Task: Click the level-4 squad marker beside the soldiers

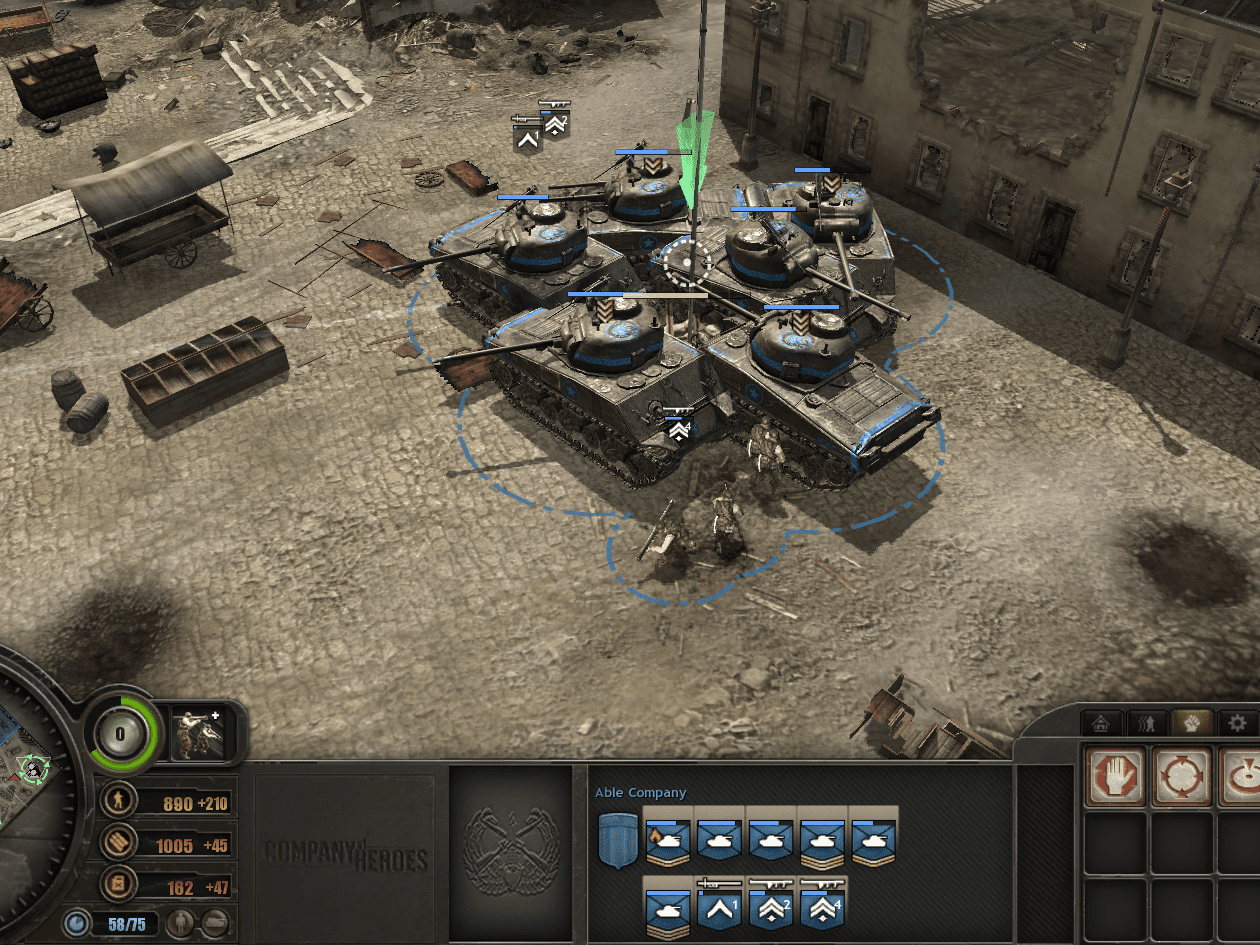Action: coord(679,426)
